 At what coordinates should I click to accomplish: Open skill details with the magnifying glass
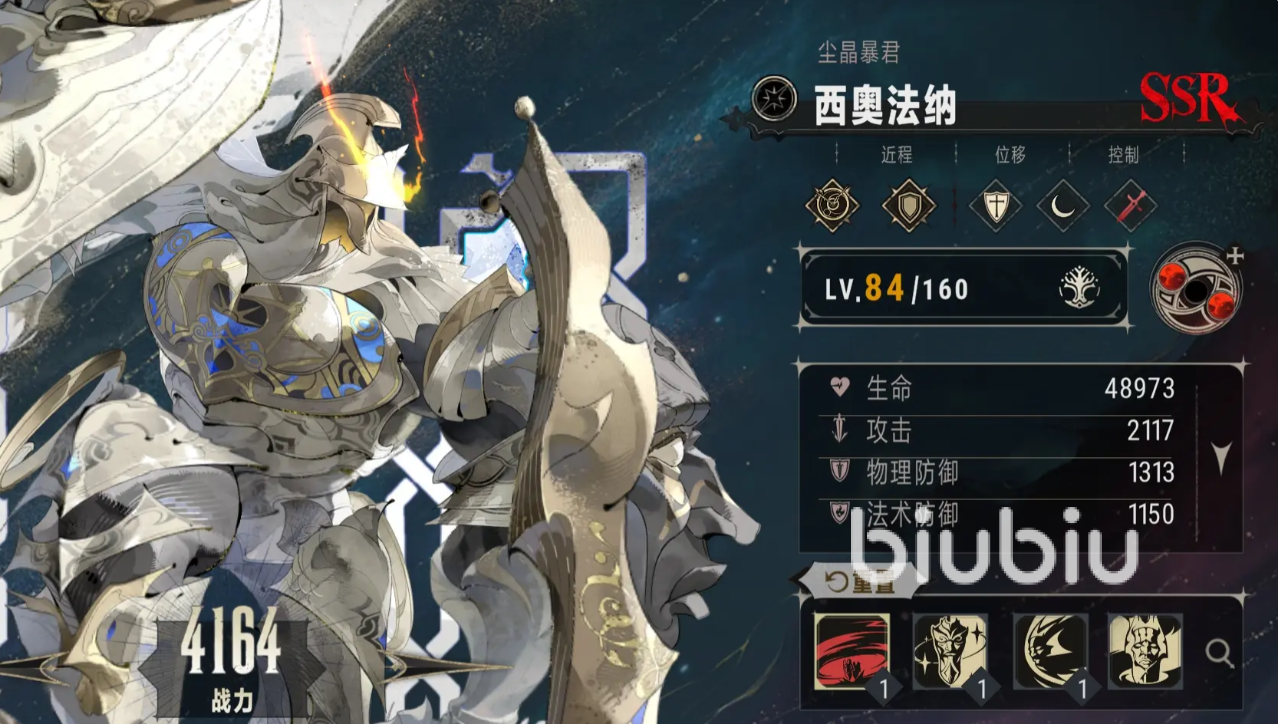(1219, 654)
